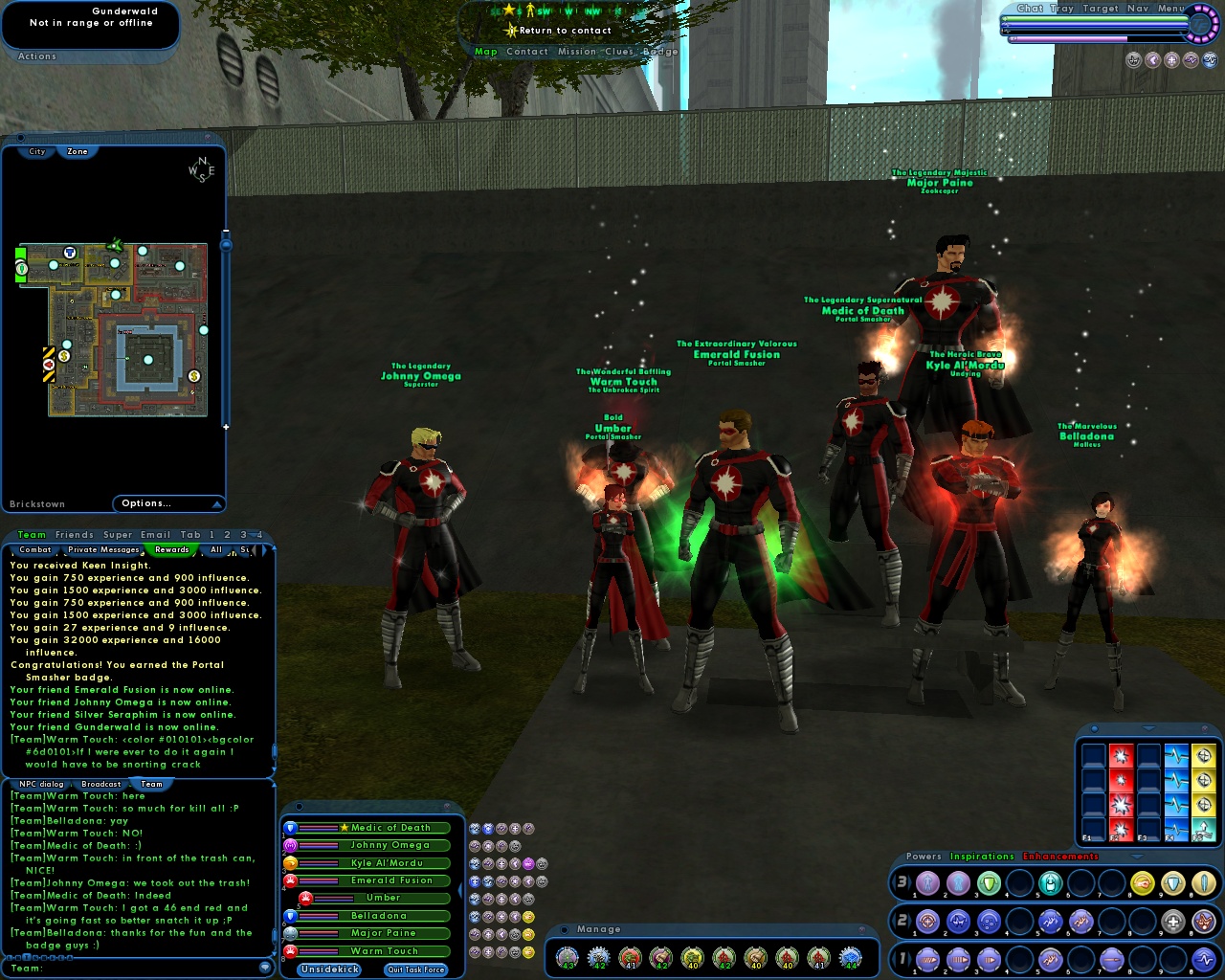
Task: Switch to the Rewards chat tab
Action: 173,550
